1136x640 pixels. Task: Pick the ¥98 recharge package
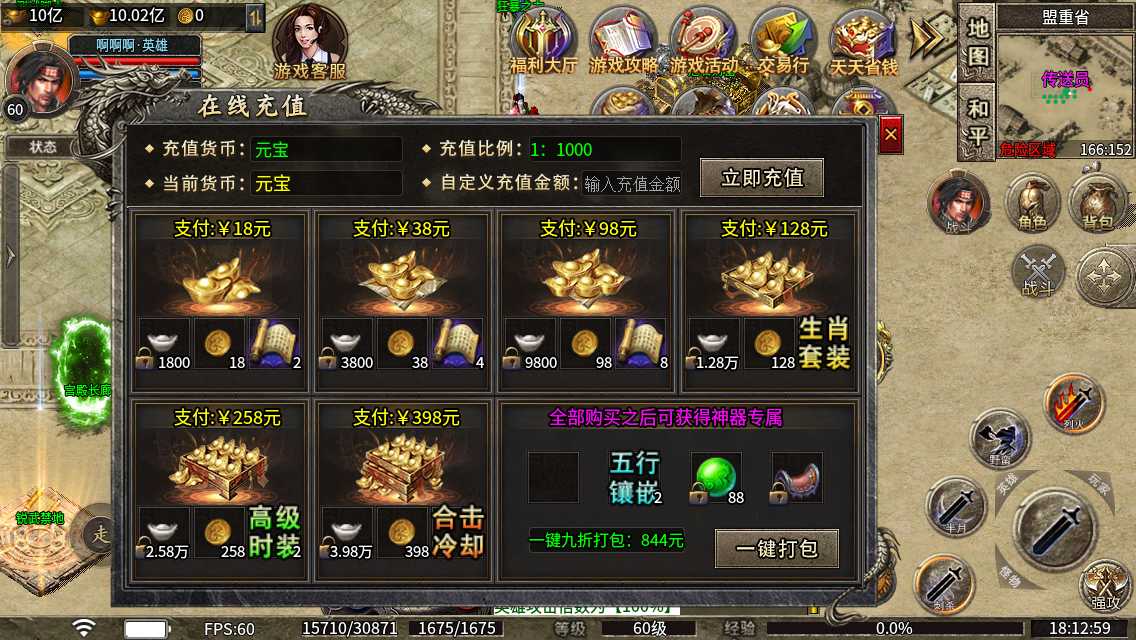(587, 302)
